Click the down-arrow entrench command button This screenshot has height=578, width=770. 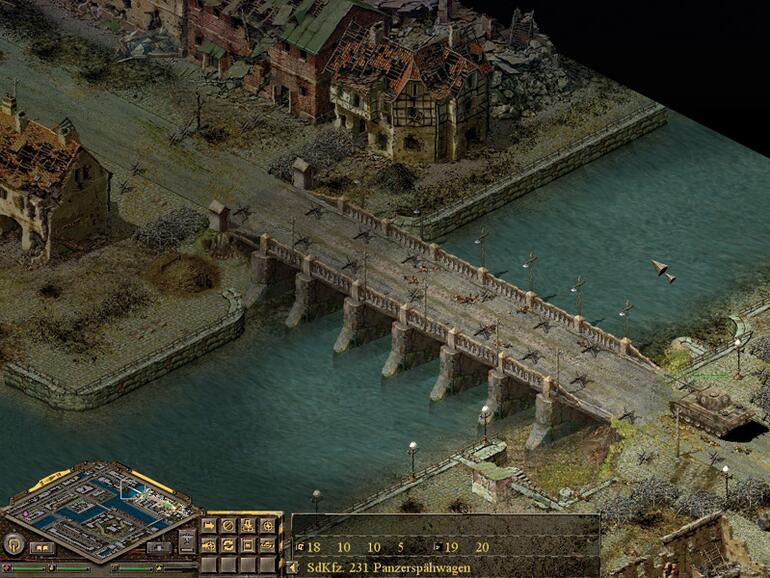(x=248, y=525)
